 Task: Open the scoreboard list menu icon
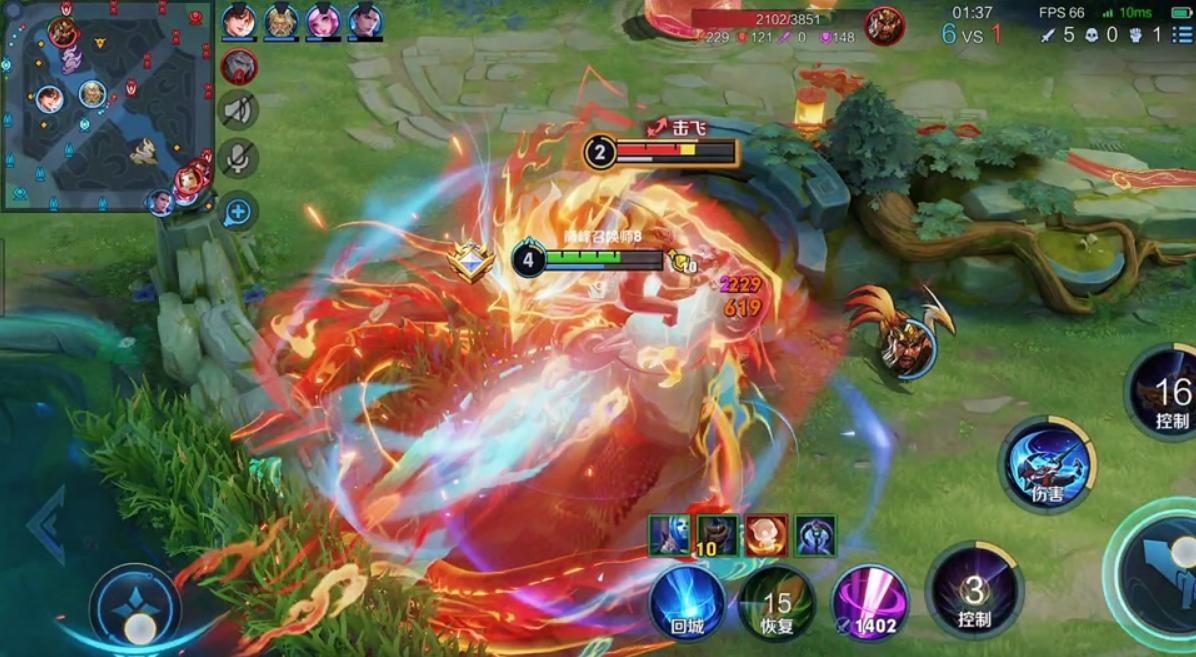point(1182,35)
